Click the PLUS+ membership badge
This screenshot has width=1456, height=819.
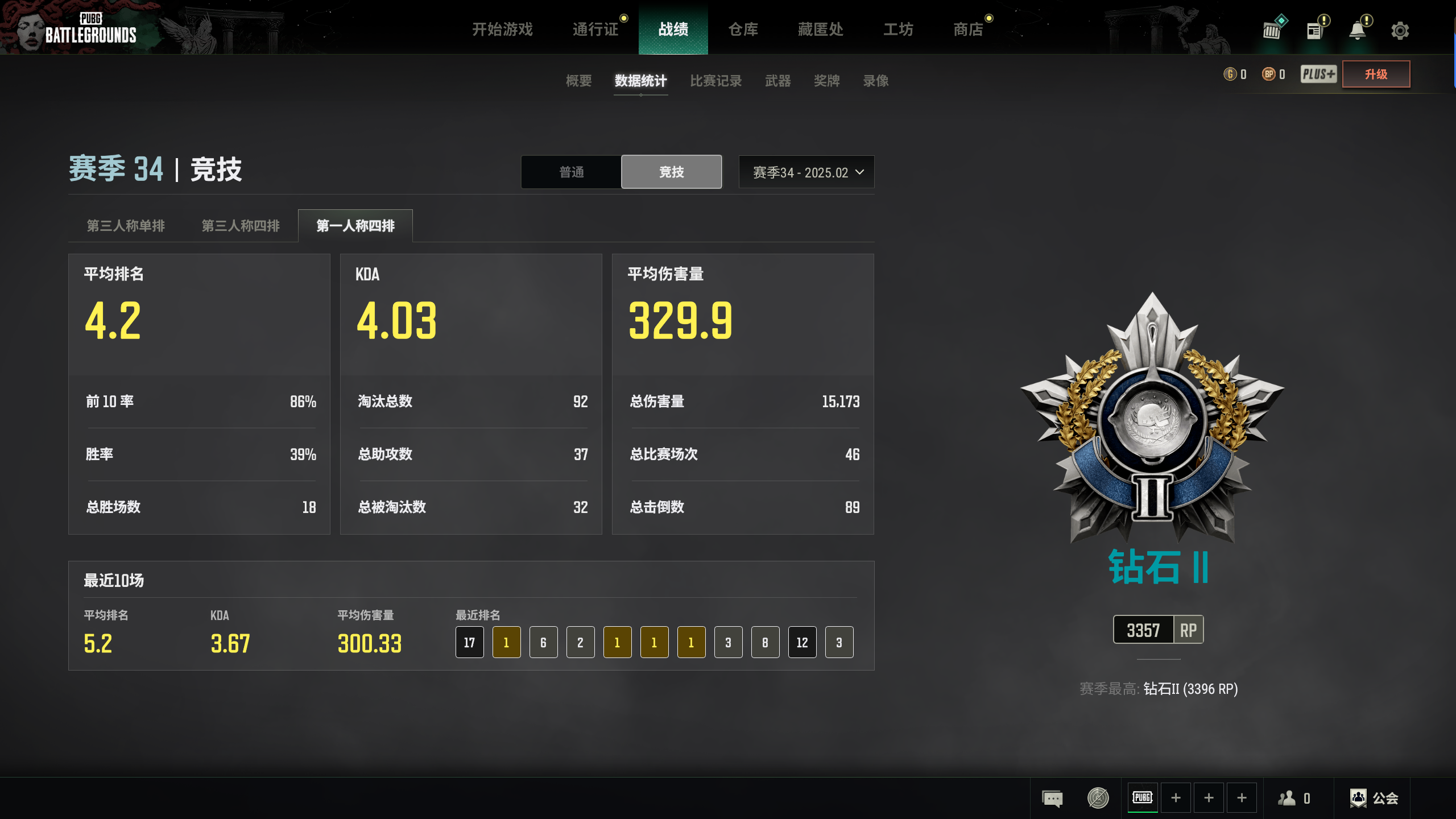(x=1318, y=74)
